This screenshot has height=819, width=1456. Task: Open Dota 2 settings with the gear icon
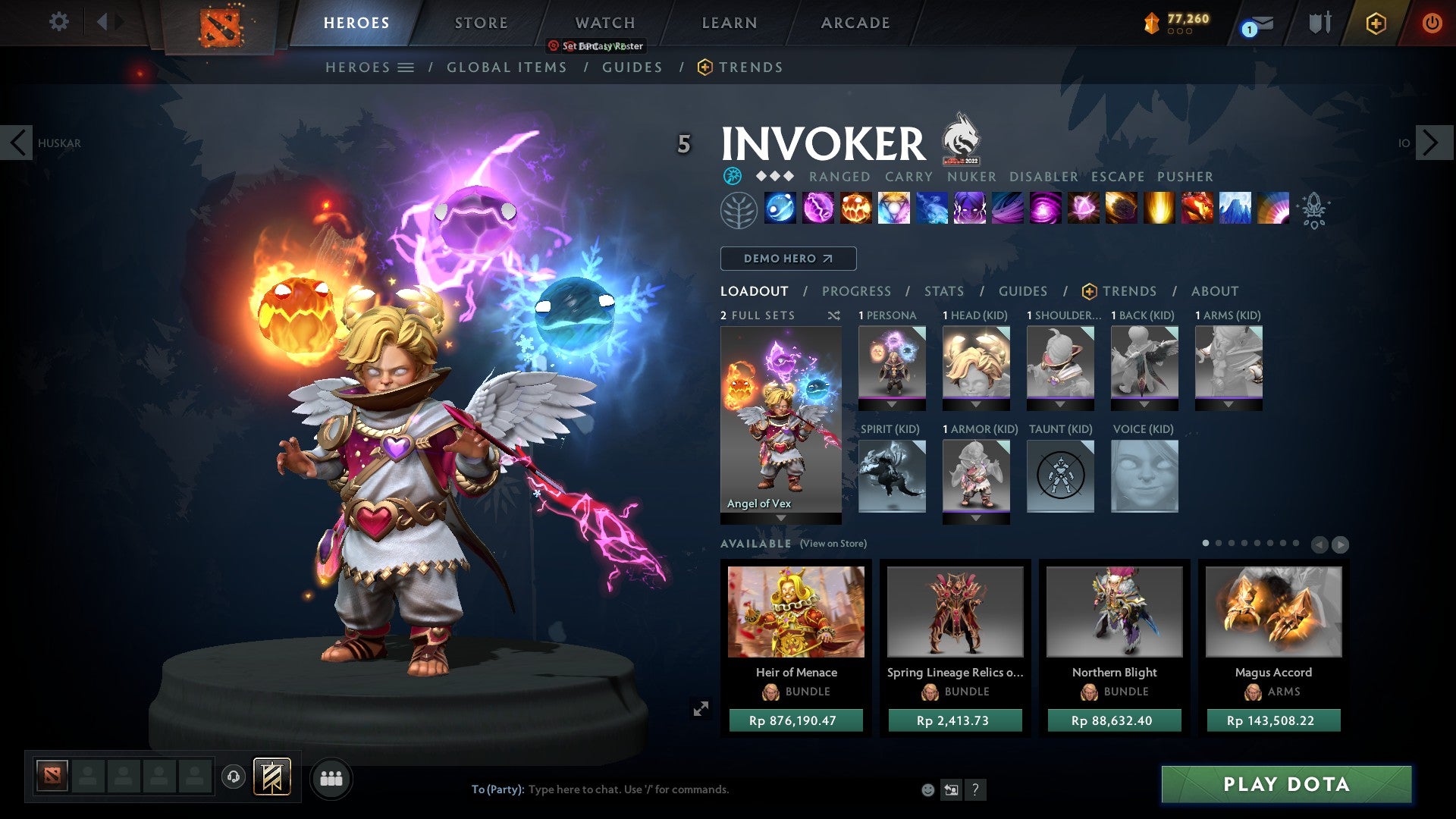pos(58,22)
